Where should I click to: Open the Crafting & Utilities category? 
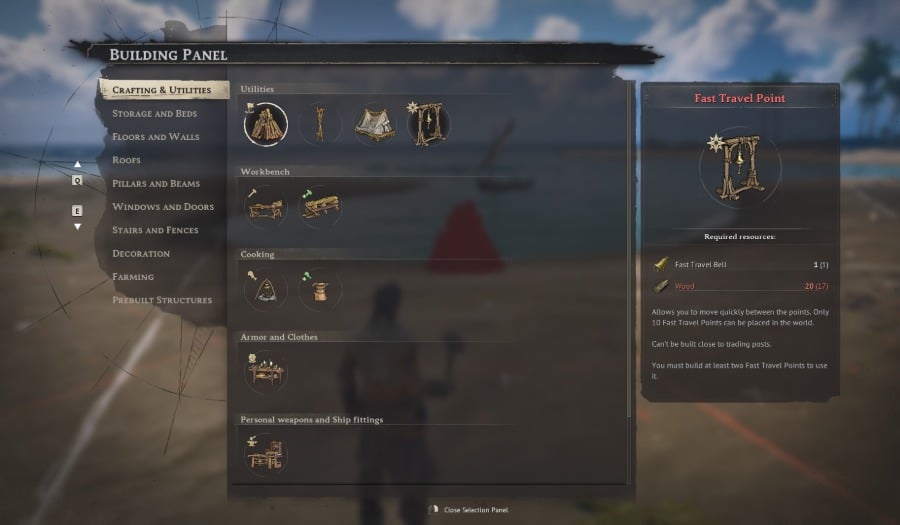(162, 90)
